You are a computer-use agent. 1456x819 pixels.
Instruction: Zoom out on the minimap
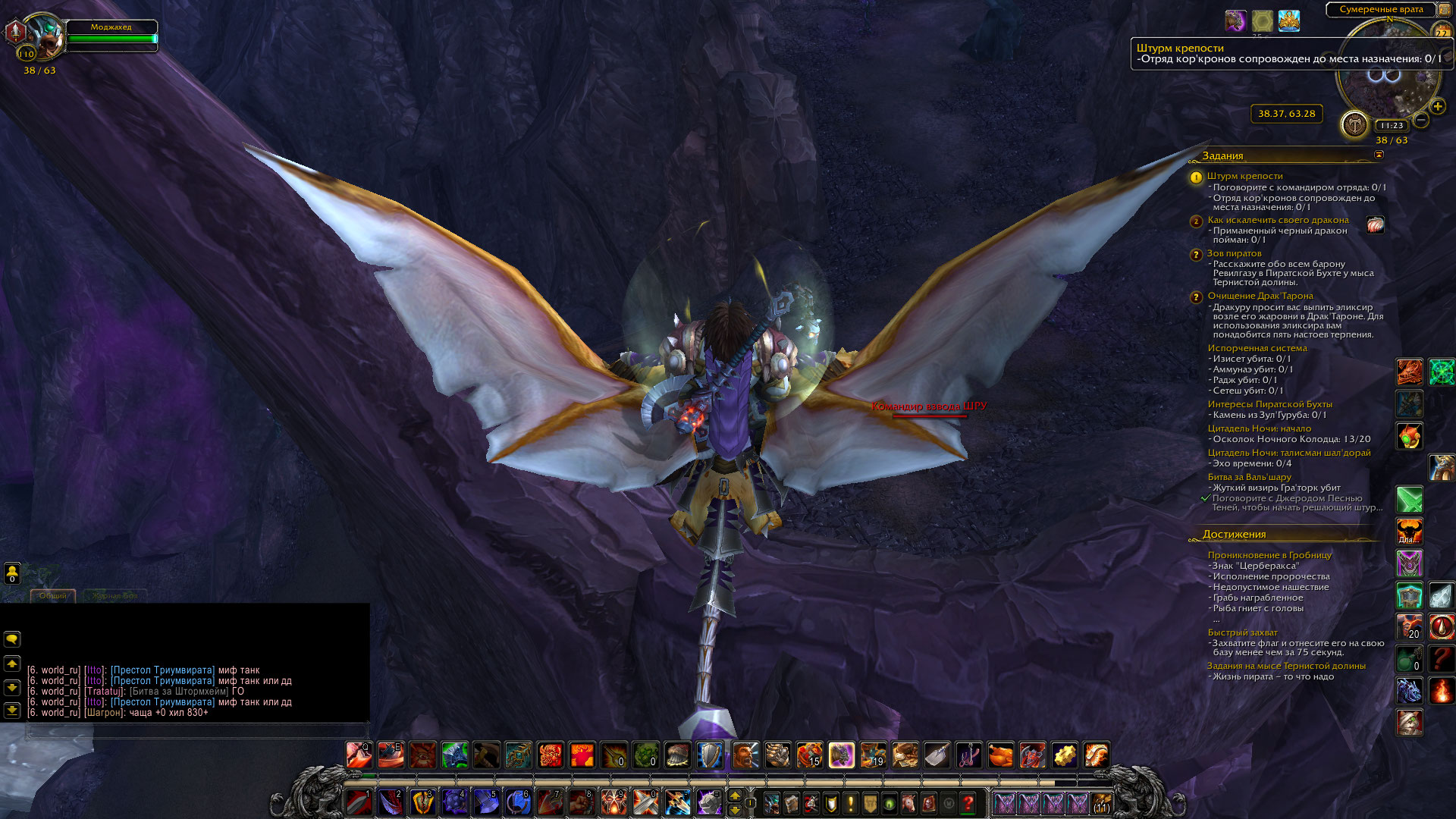pyautogui.click(x=1421, y=120)
